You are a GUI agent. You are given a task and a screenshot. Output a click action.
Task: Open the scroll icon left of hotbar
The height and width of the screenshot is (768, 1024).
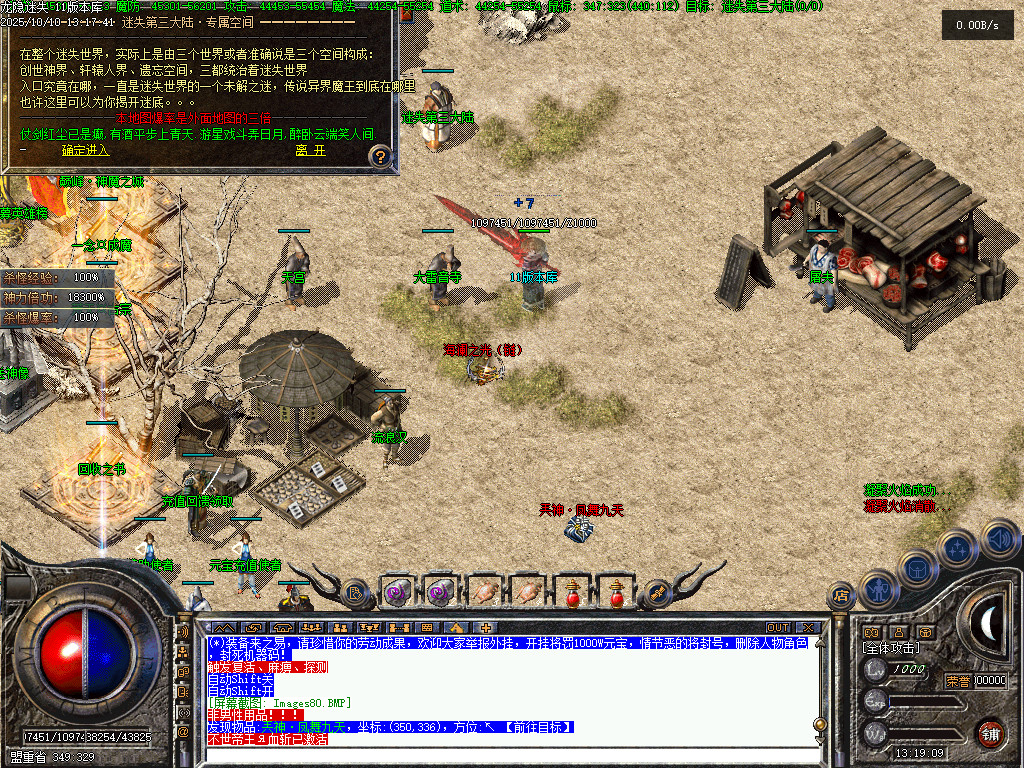(x=354, y=592)
